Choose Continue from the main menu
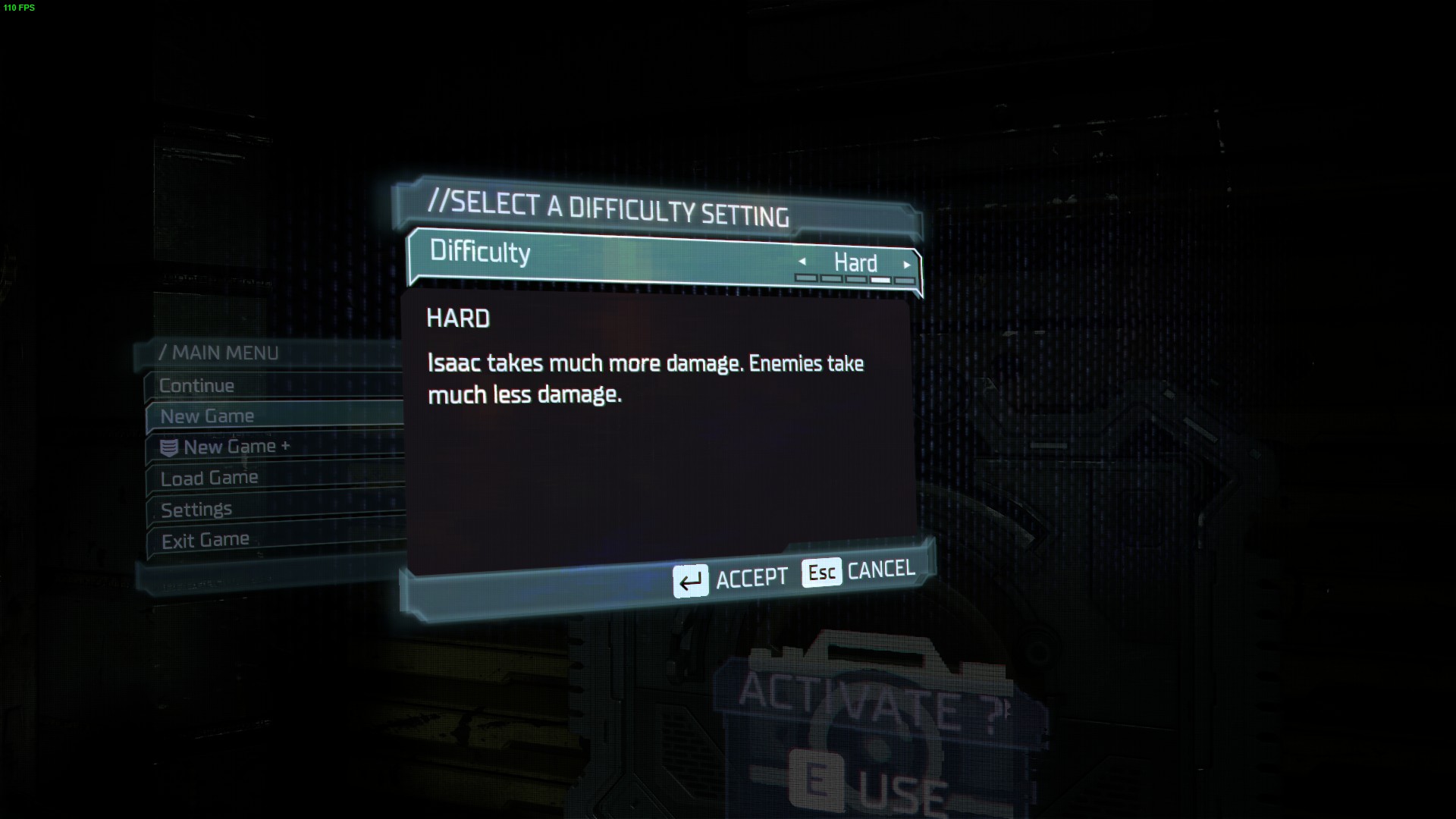Viewport: 1456px width, 819px height. (197, 386)
